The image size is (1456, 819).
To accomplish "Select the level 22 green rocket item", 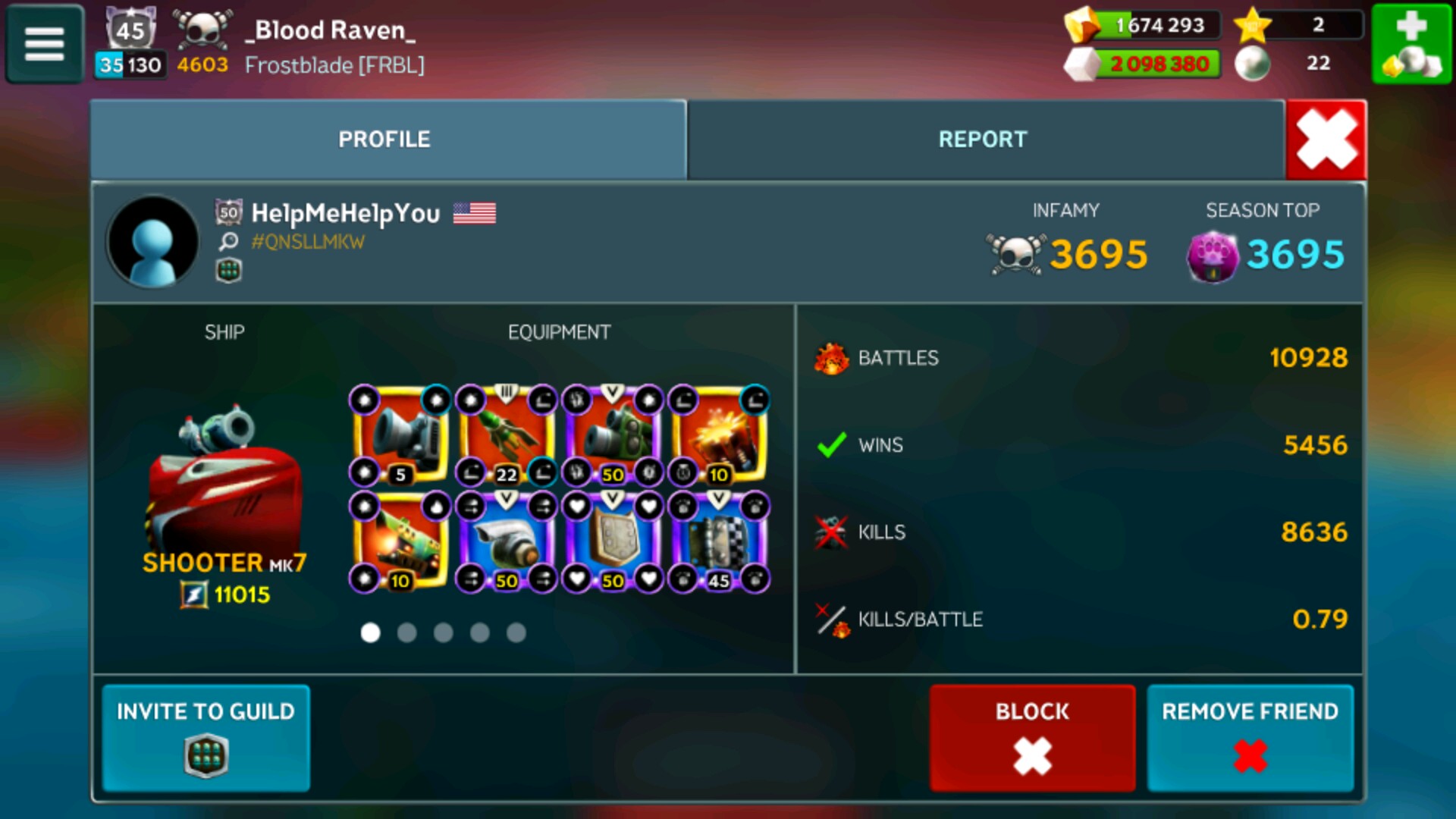I will (507, 435).
